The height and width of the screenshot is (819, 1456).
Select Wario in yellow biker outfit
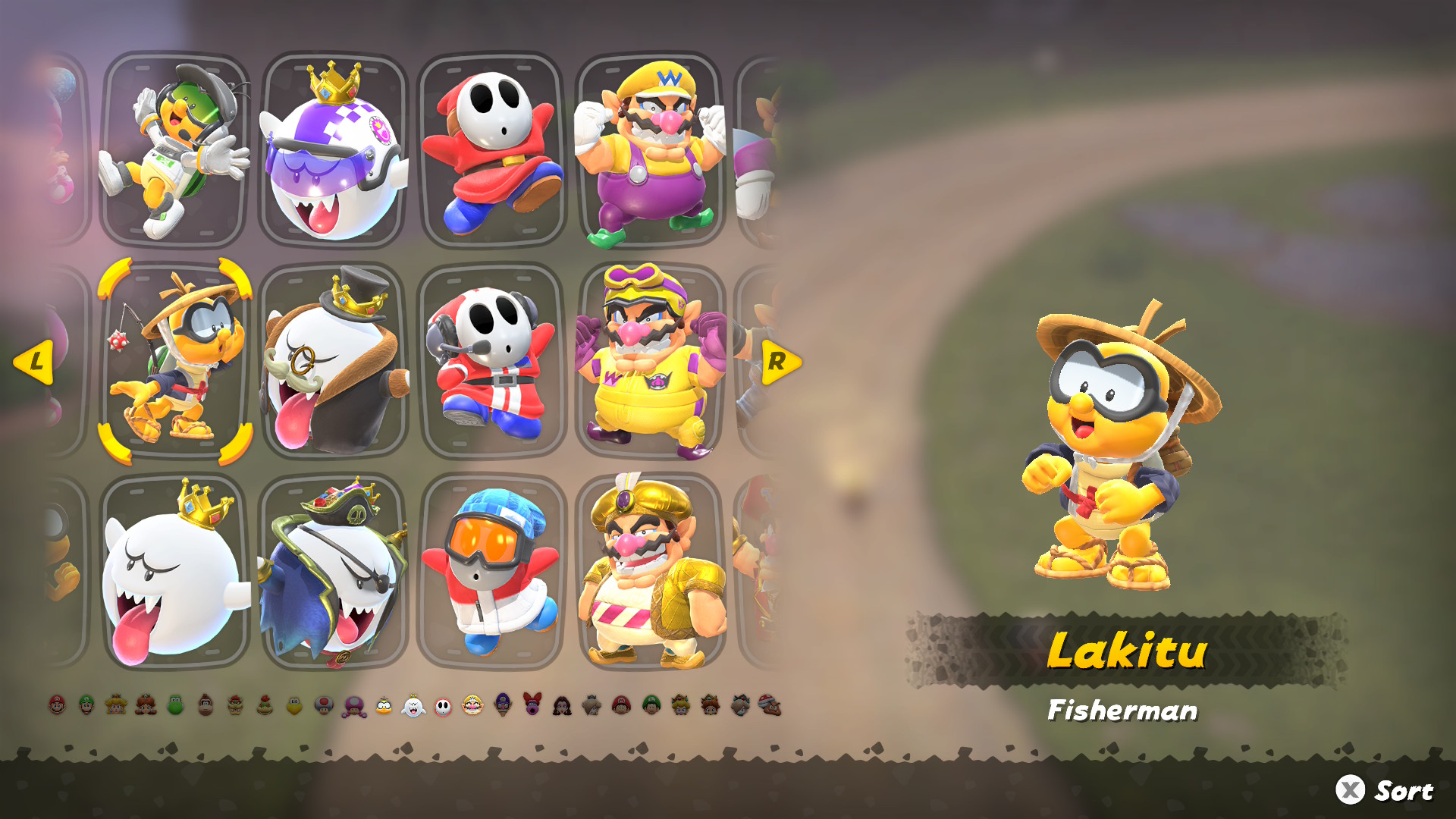650,361
